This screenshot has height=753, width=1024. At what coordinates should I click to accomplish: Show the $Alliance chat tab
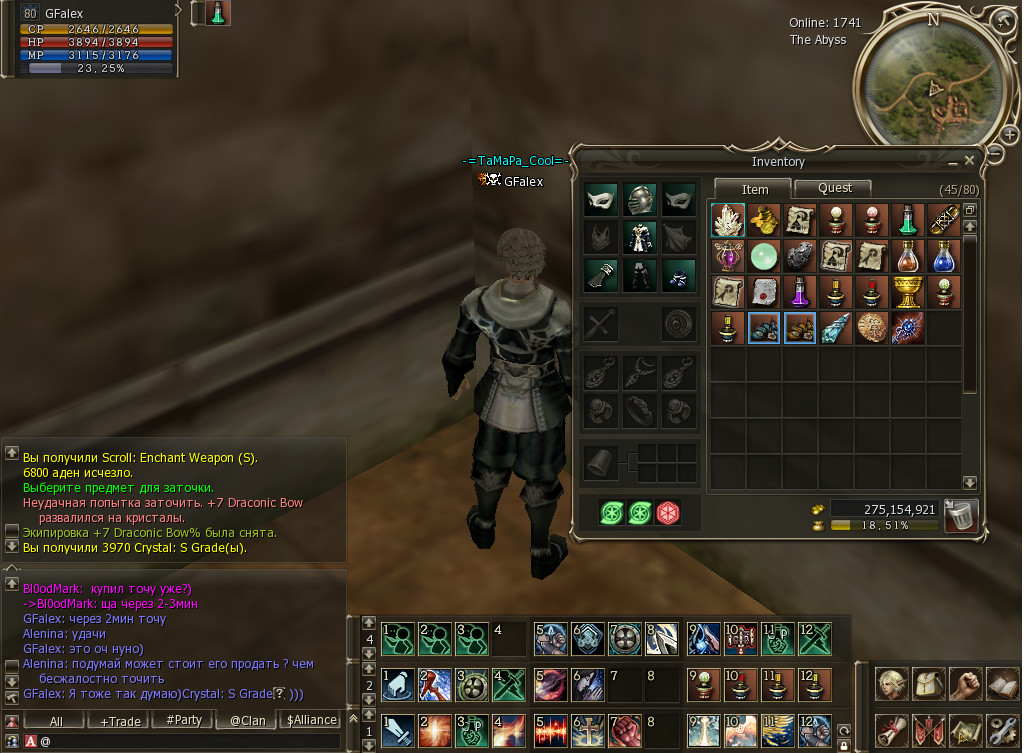coord(311,720)
